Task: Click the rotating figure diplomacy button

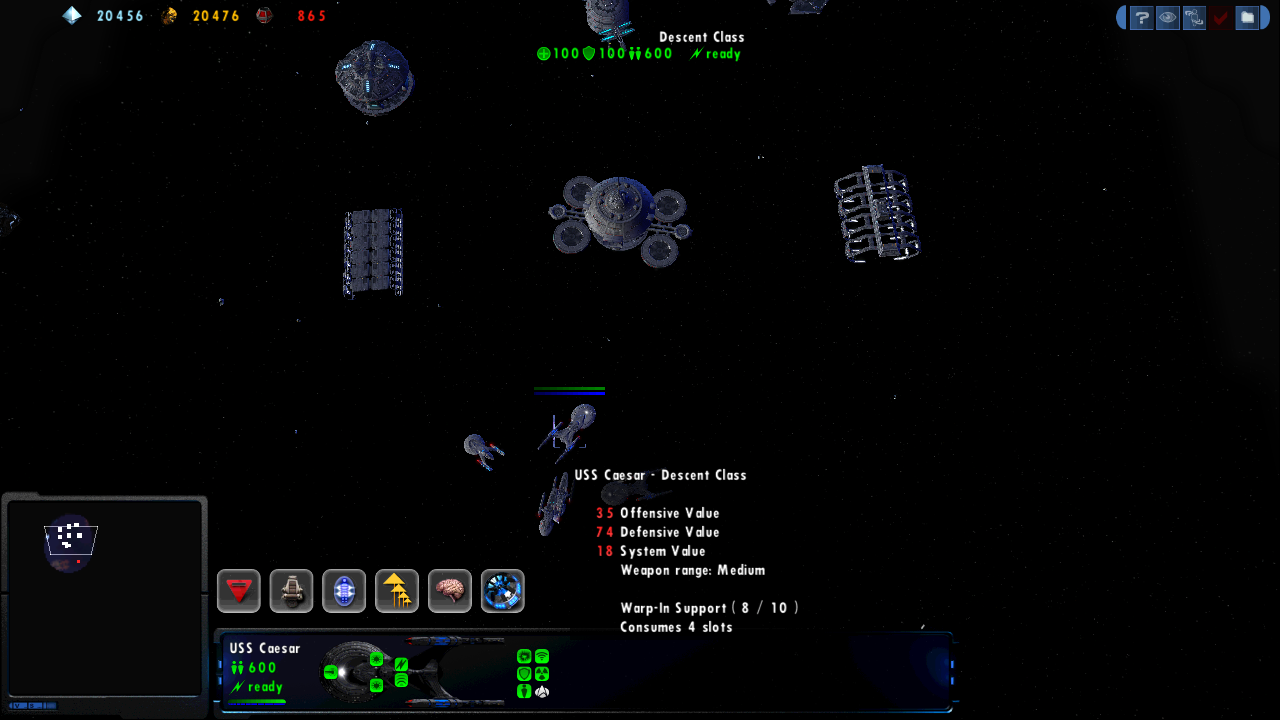Action: point(1194,18)
